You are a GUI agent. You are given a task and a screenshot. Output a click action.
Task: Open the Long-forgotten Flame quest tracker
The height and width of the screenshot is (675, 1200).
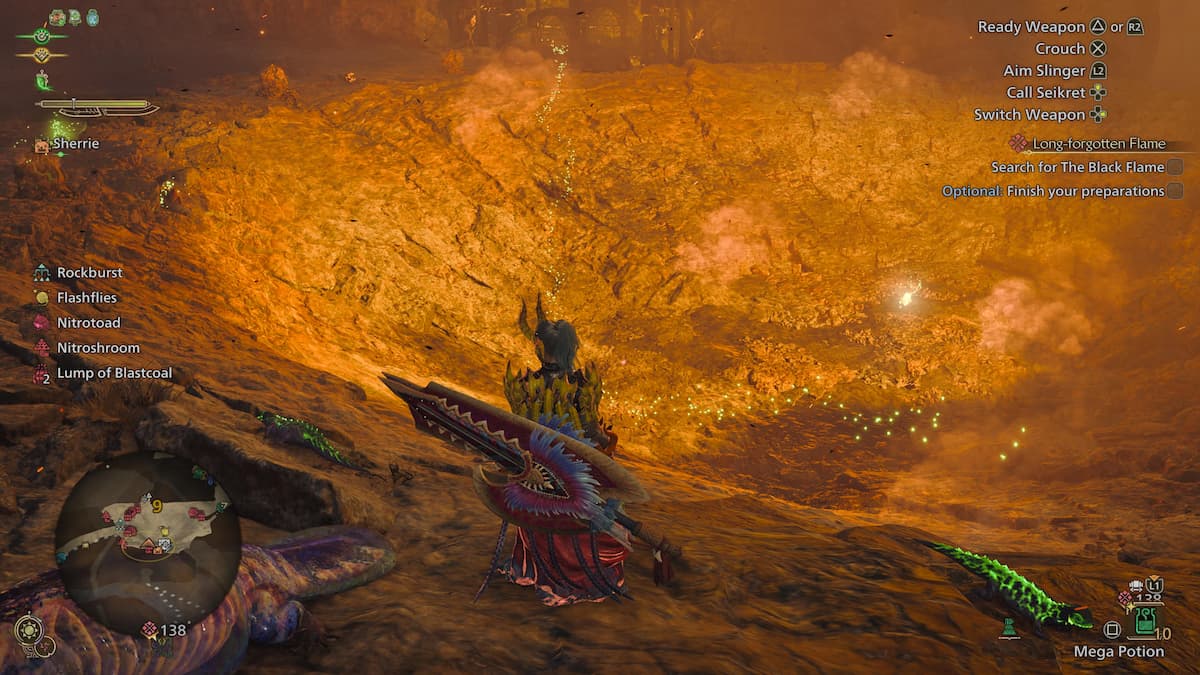(1098, 143)
